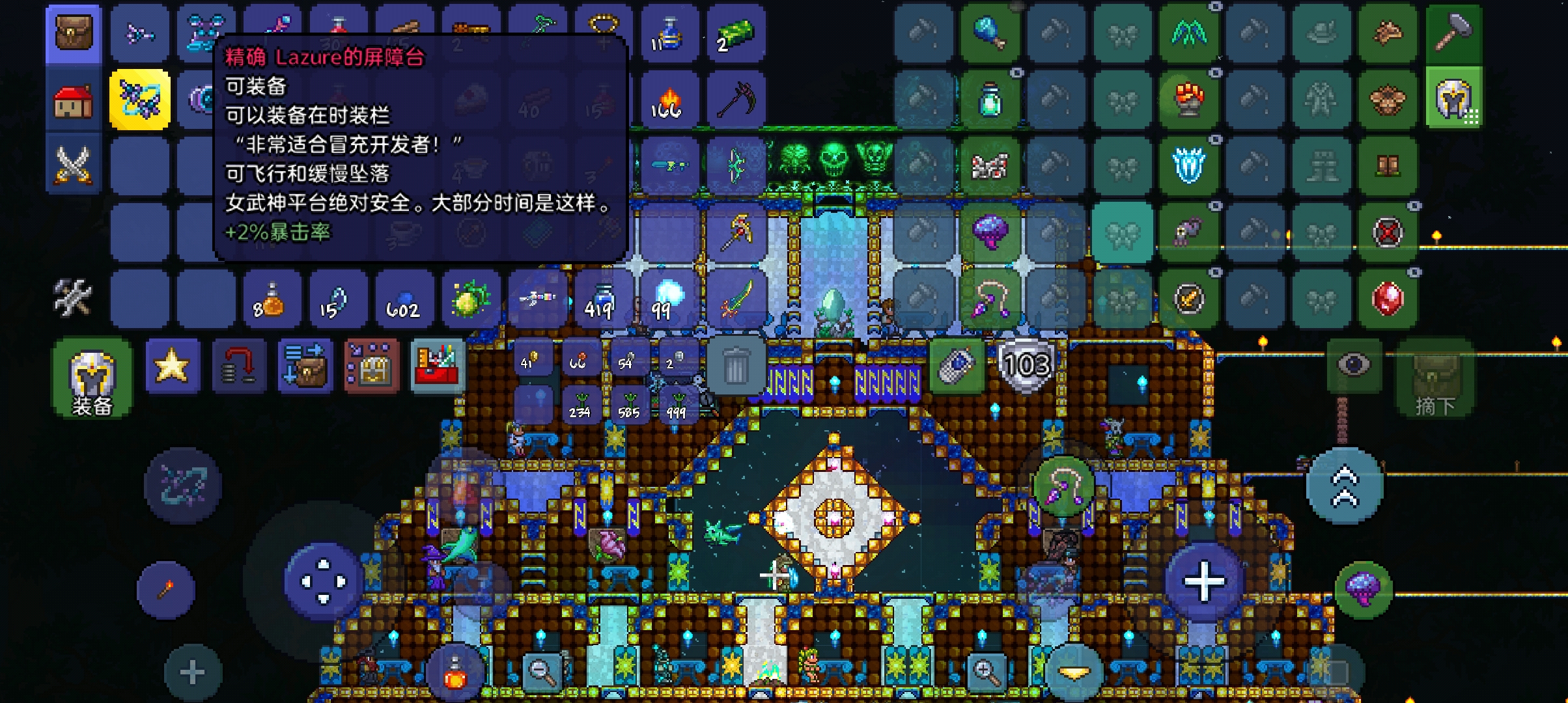The width and height of the screenshot is (1568, 703).
Task: Choose the fire gauntlet accessory slot
Action: (1189, 100)
